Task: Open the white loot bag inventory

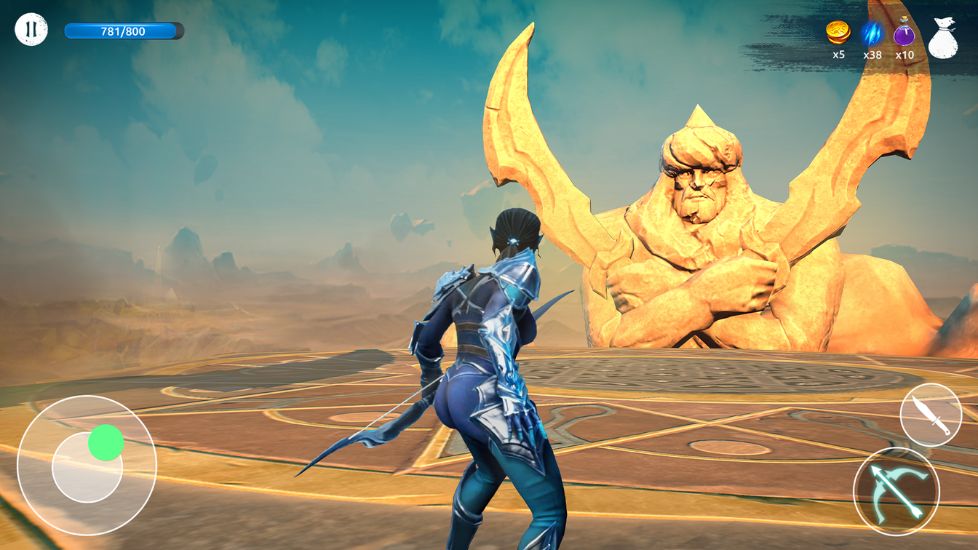Action: pyautogui.click(x=943, y=37)
